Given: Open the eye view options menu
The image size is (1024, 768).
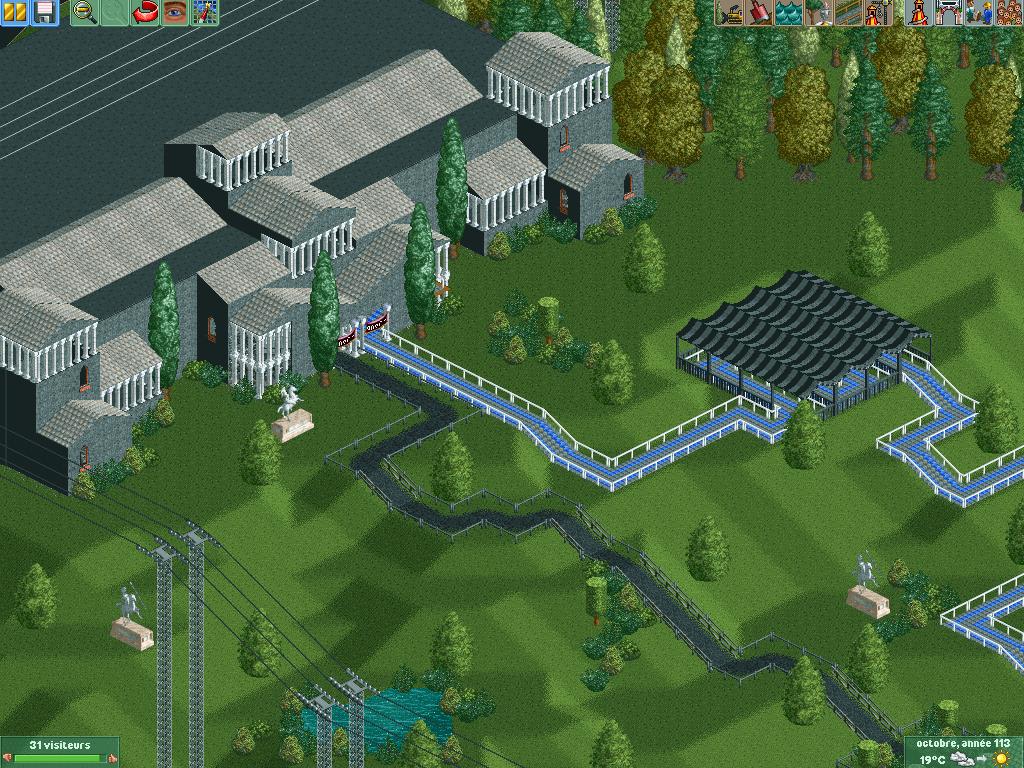Looking at the screenshot, I should point(176,13).
